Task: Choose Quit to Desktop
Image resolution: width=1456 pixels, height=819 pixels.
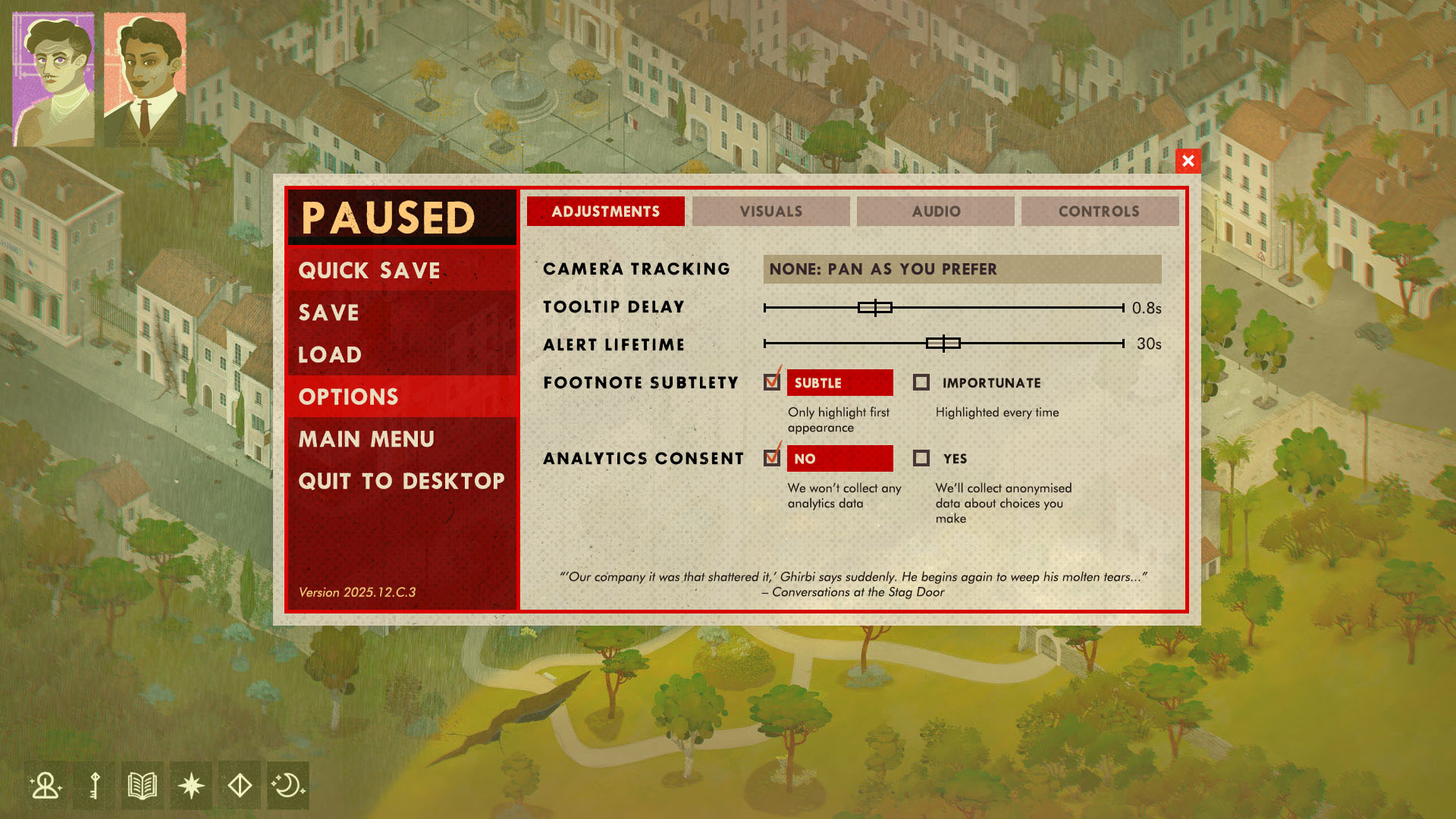Action: tap(401, 481)
